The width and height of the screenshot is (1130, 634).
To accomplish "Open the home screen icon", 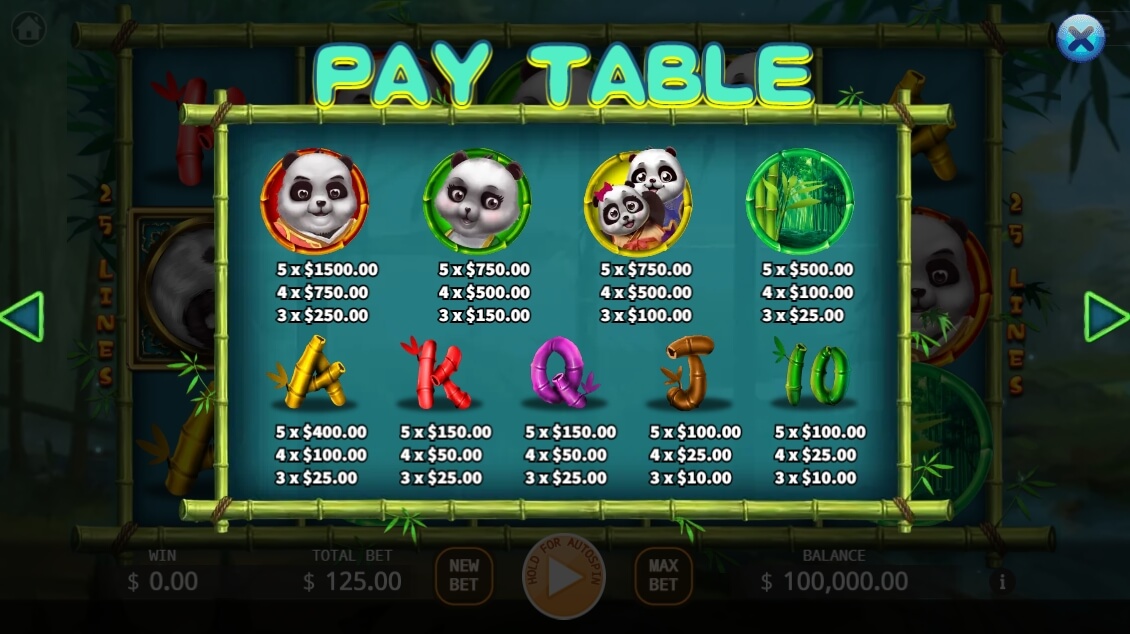I will pyautogui.click(x=29, y=28).
